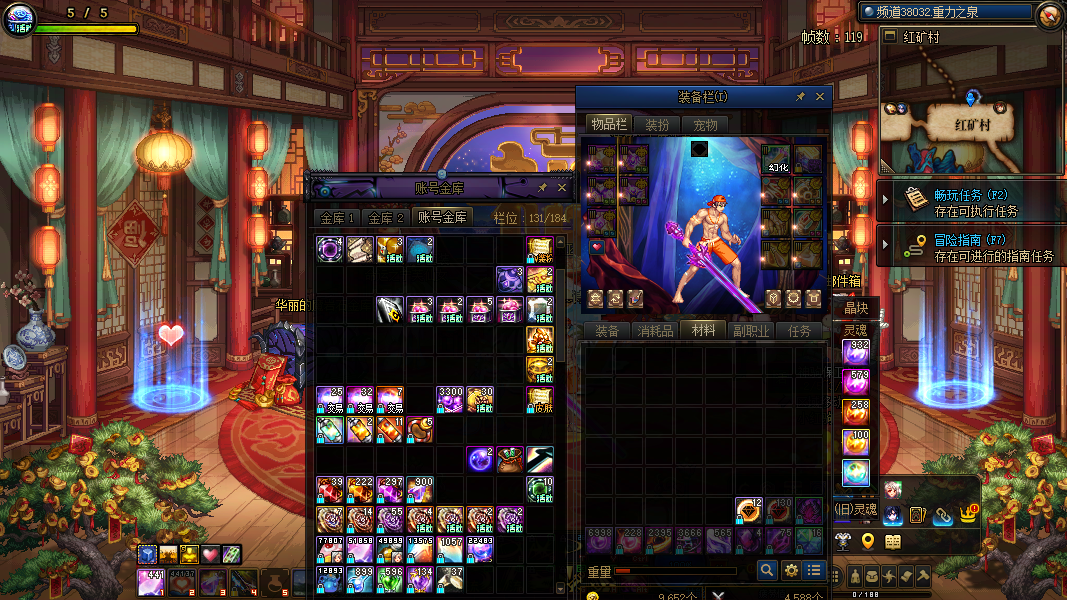Viewport: 1067px width, 600px height.
Task: Close the account vault window
Action: (x=562, y=187)
